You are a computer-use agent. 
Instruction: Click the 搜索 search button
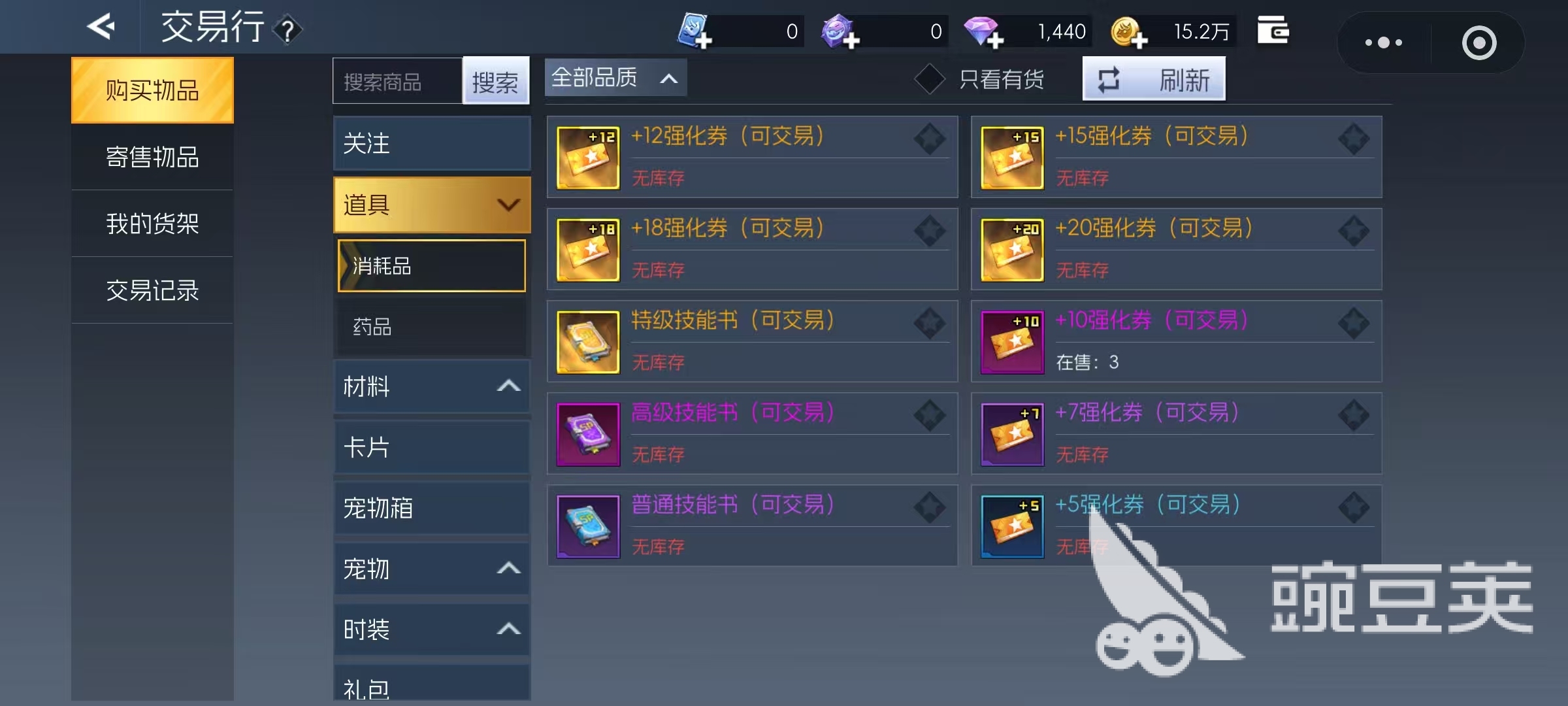click(496, 80)
